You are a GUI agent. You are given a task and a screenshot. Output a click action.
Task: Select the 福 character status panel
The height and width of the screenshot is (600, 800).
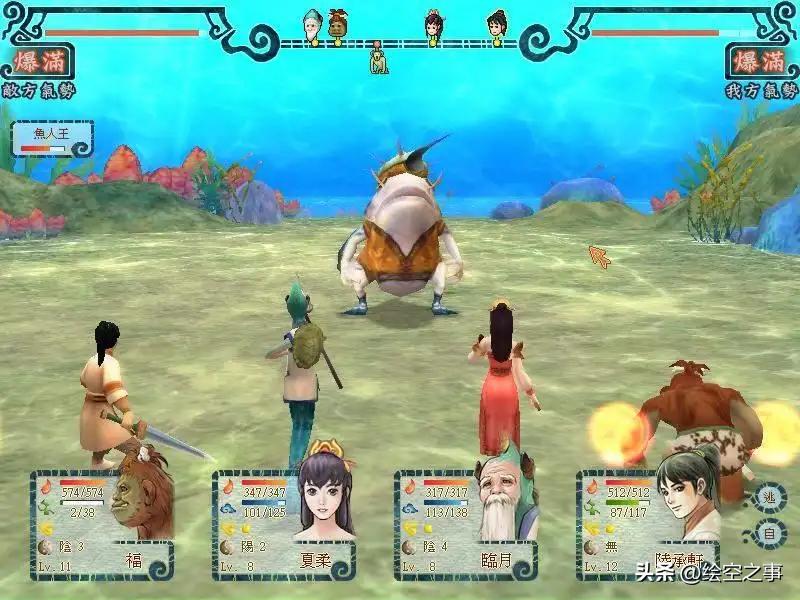tap(101, 524)
